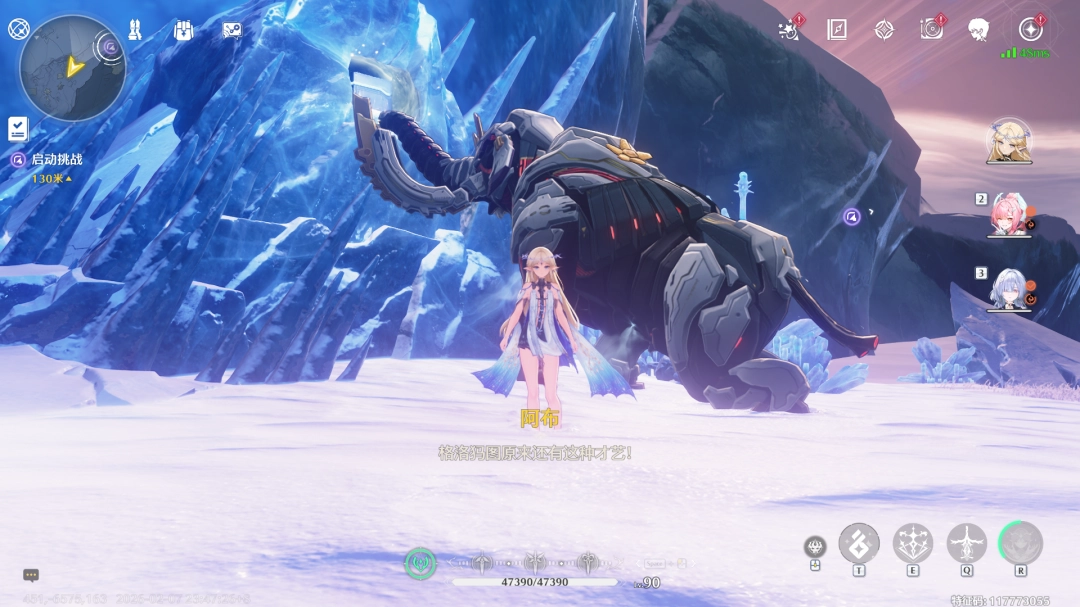Open the record player icon
The width and height of the screenshot is (1080, 607).
point(932,30)
